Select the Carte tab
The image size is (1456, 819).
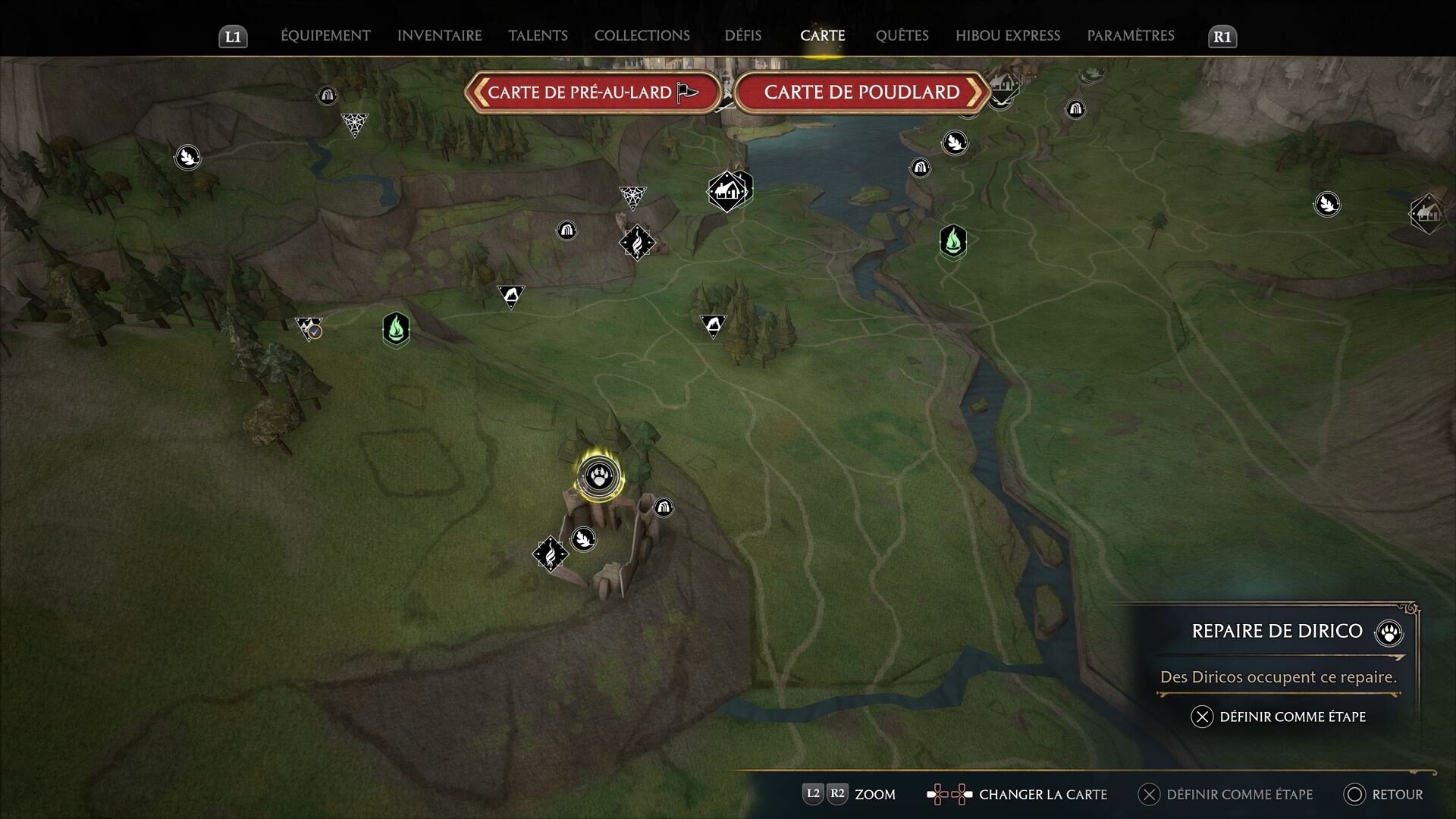coord(822,36)
